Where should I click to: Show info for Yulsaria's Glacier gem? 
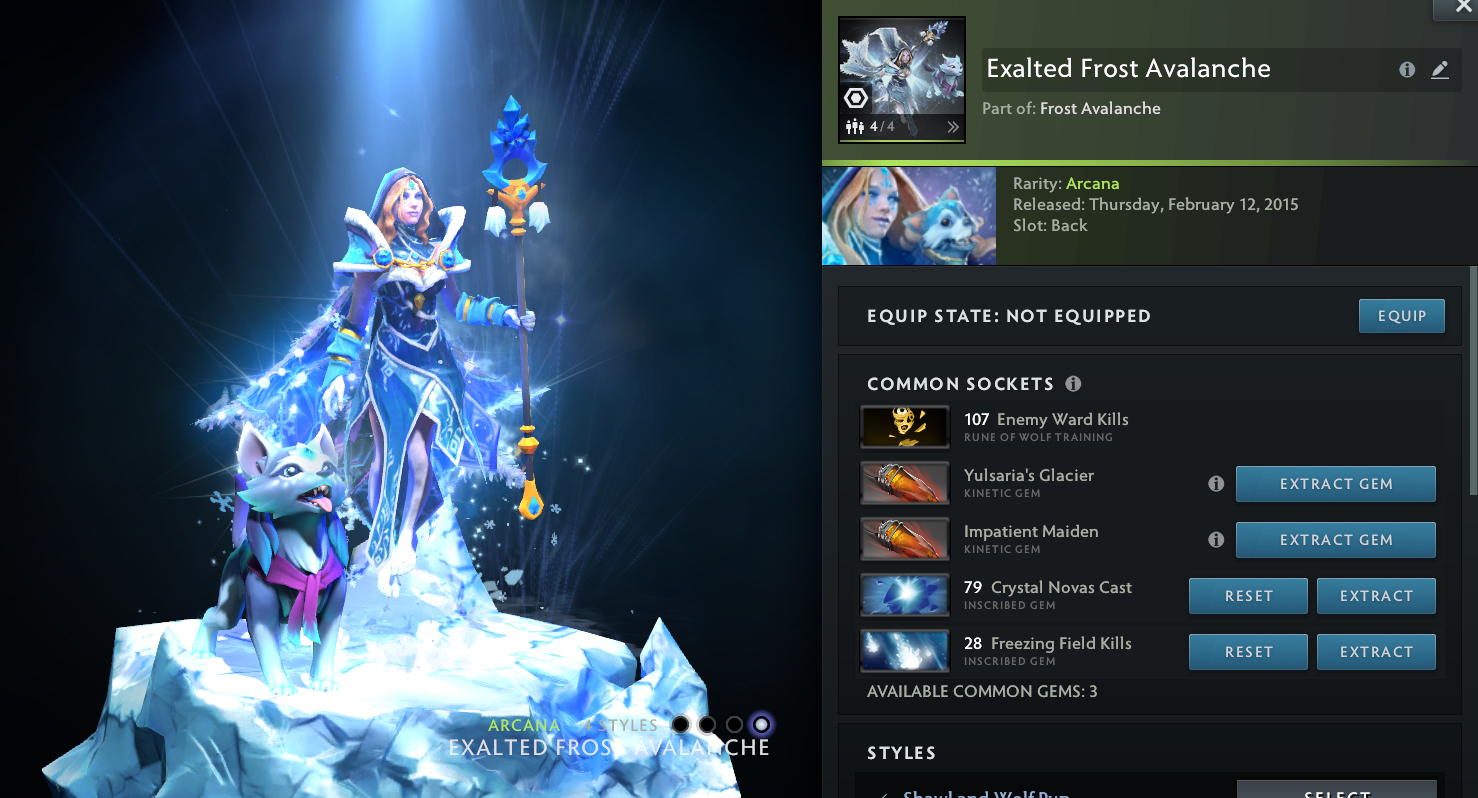[x=1216, y=484]
